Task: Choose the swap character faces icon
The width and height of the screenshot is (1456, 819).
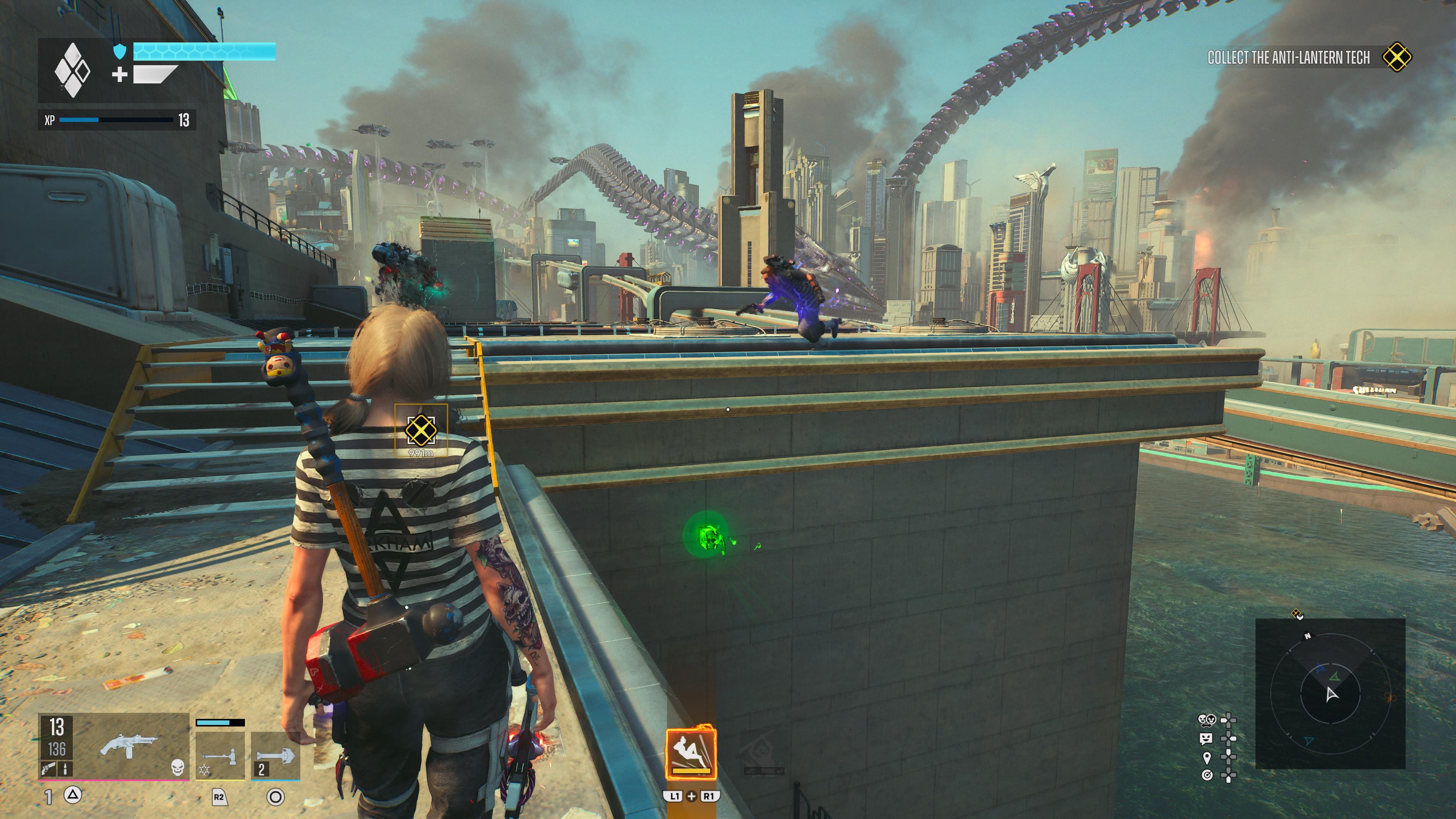Action: (x=1206, y=720)
